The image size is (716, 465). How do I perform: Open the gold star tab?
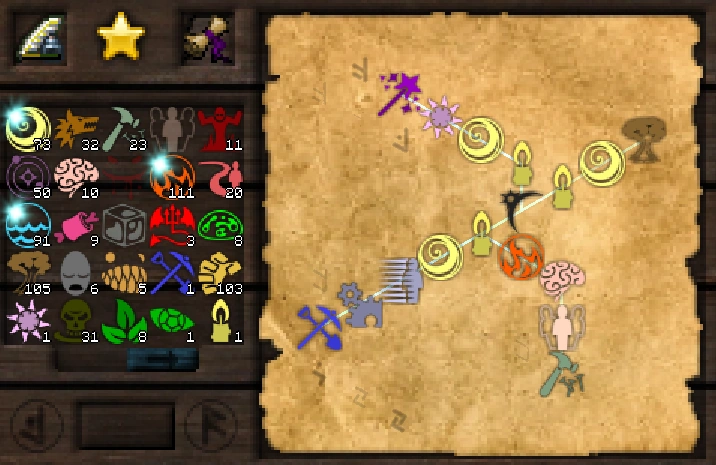[x=121, y=36]
